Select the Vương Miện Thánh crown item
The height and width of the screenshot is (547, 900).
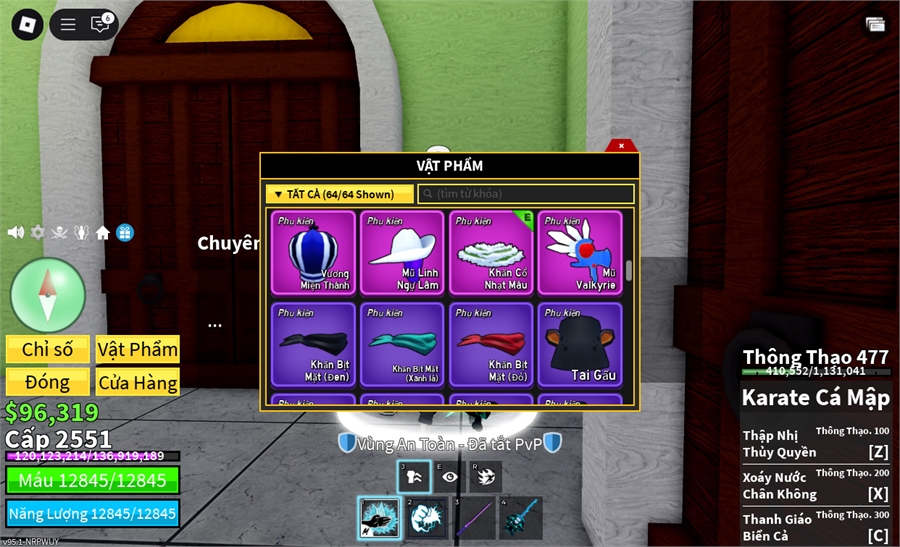[x=313, y=252]
